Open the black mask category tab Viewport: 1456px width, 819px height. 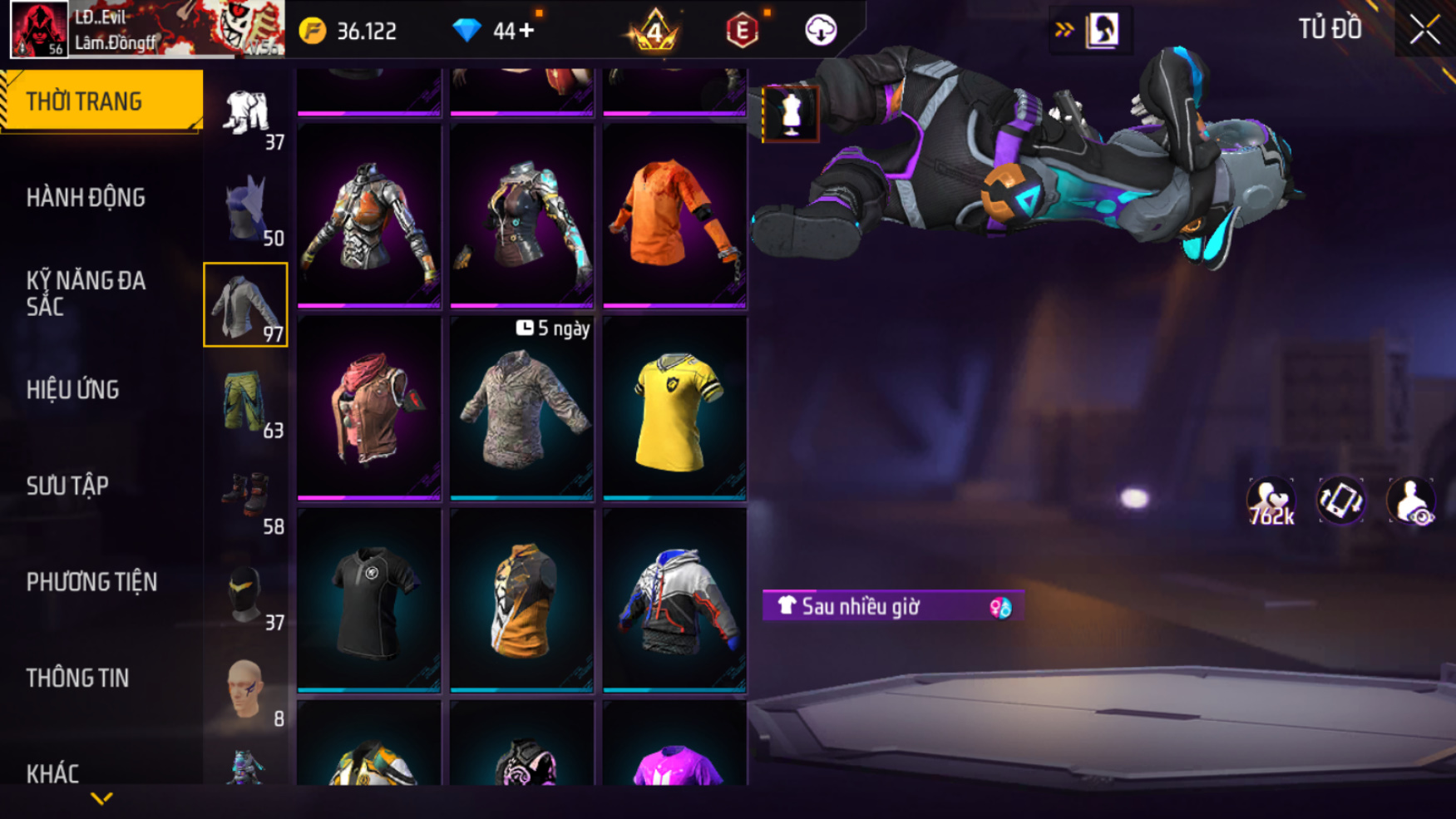246,594
